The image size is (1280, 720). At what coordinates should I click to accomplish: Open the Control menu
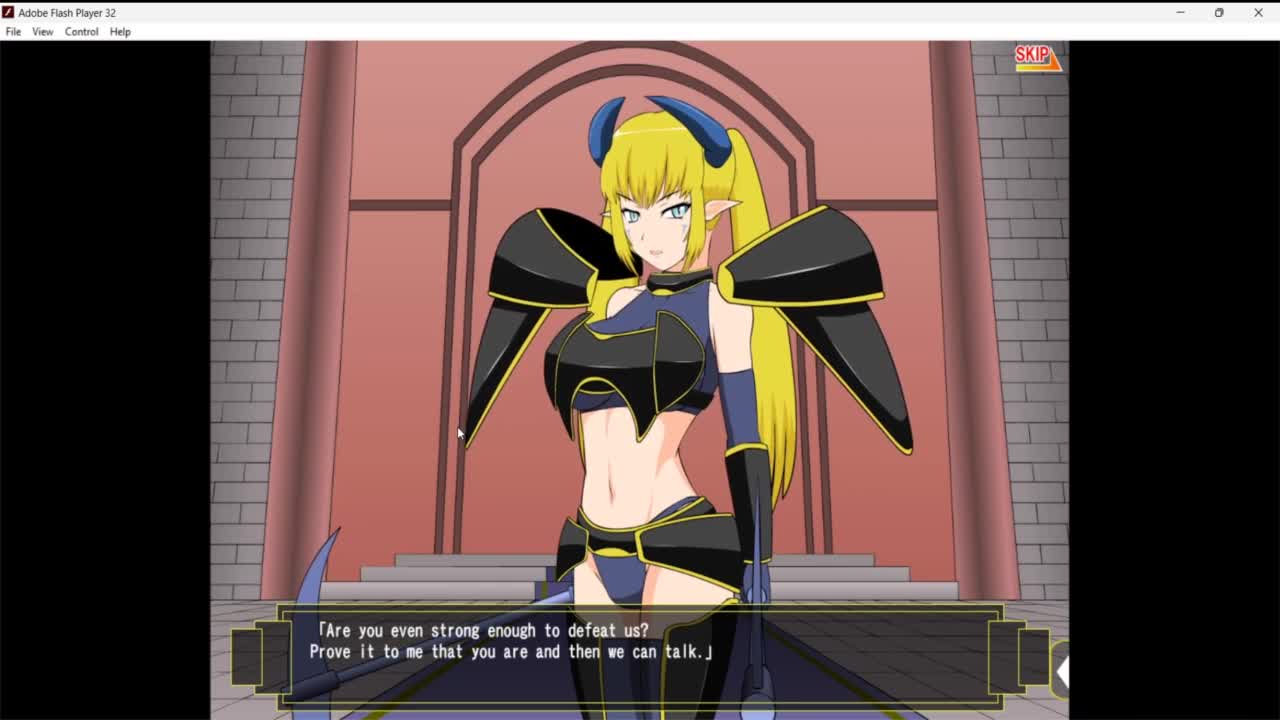[81, 32]
